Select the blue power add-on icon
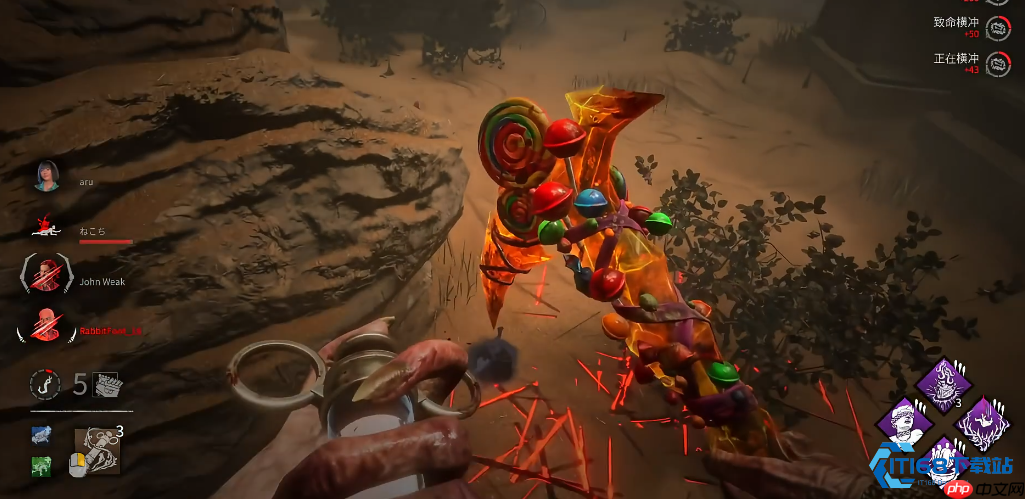 tap(41, 436)
